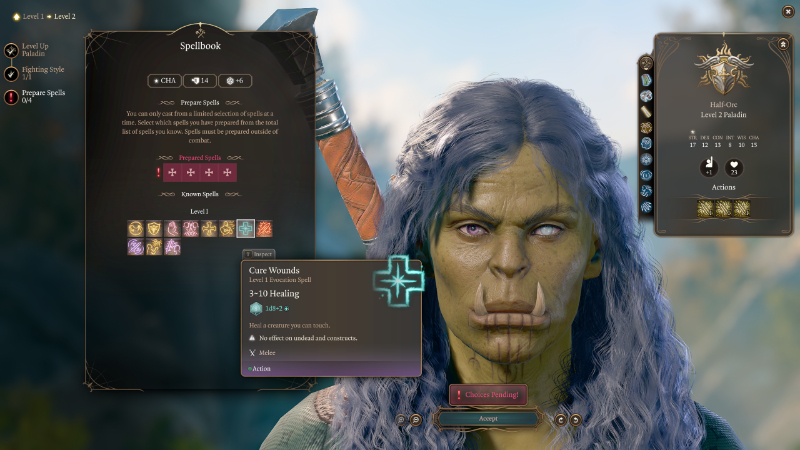
Task: Click the first action icon under Actions
Action: click(705, 208)
